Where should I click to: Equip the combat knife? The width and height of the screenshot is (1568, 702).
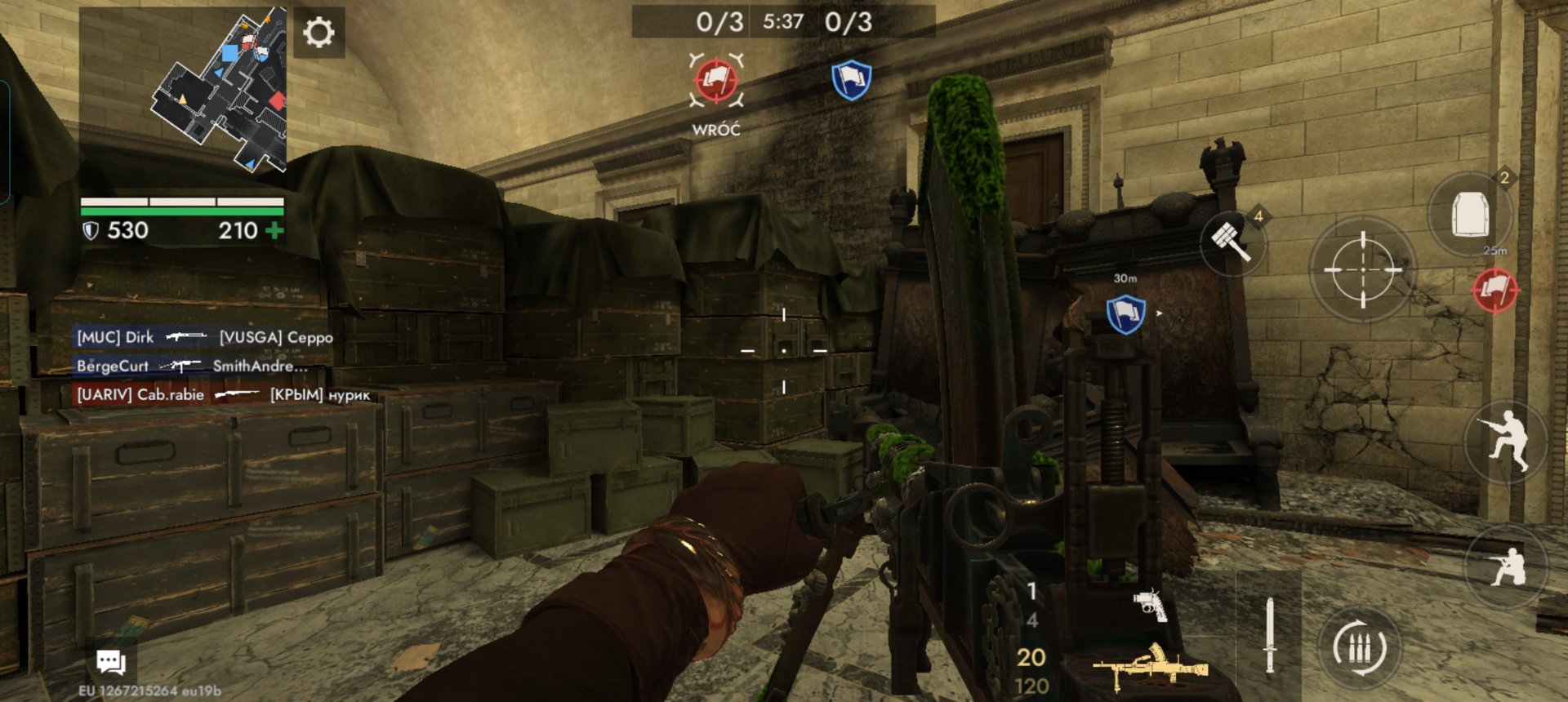1269,635
